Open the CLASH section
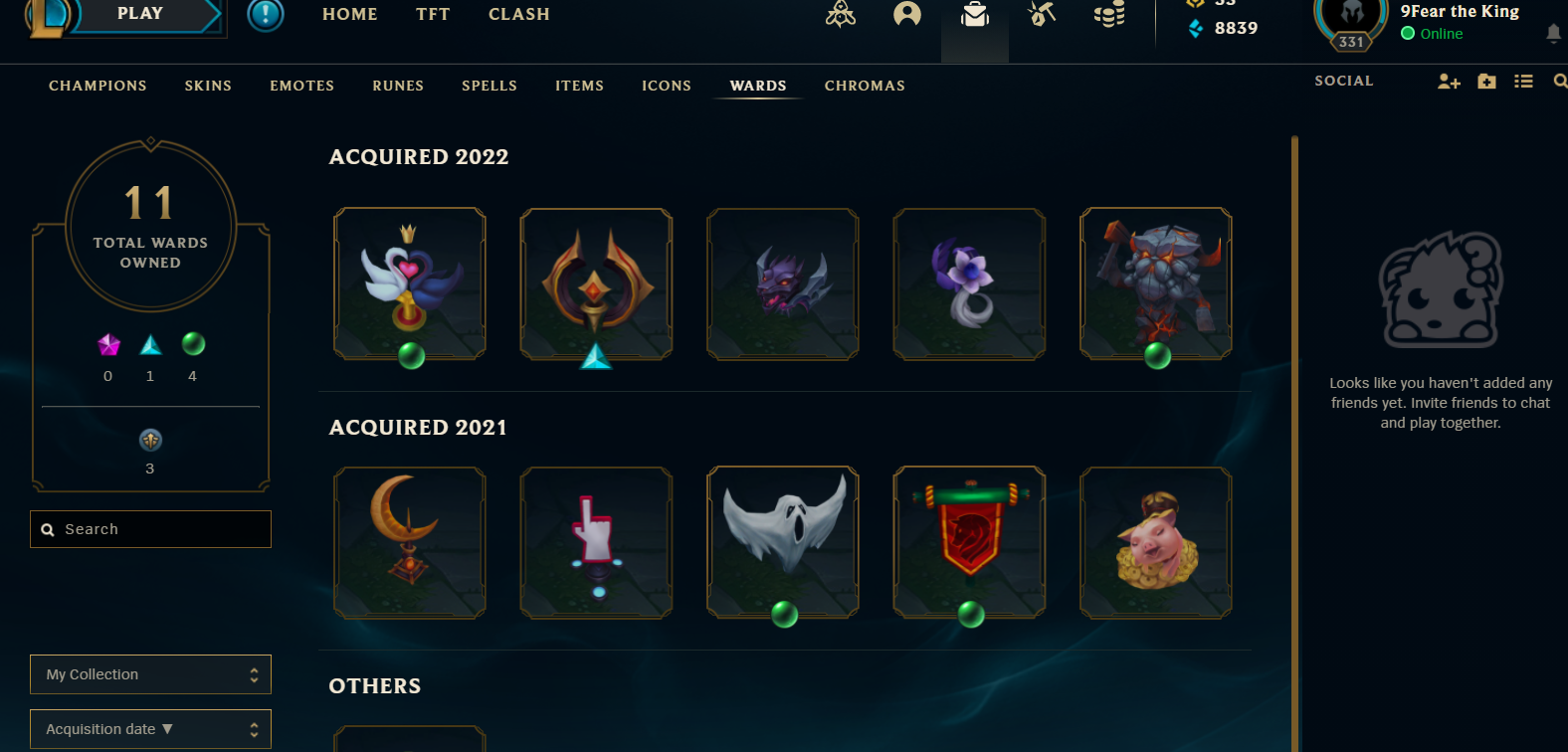 [x=518, y=14]
